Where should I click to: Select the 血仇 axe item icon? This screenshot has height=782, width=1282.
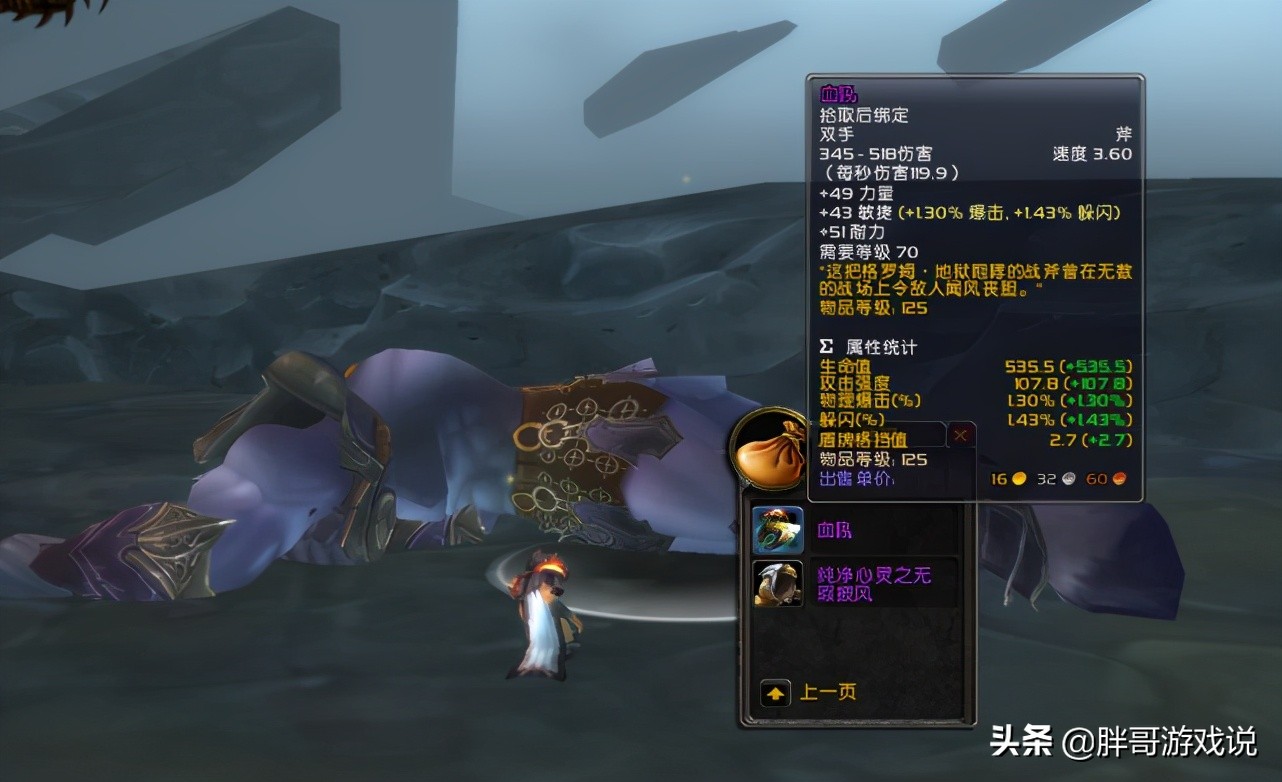click(x=778, y=530)
